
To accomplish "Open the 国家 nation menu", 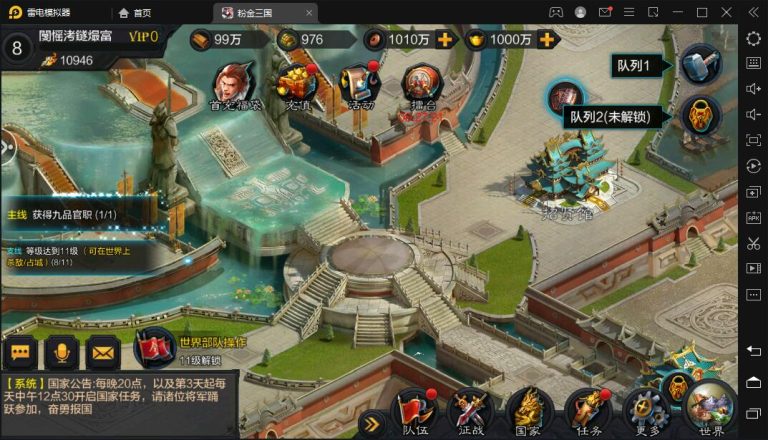I will click(528, 411).
